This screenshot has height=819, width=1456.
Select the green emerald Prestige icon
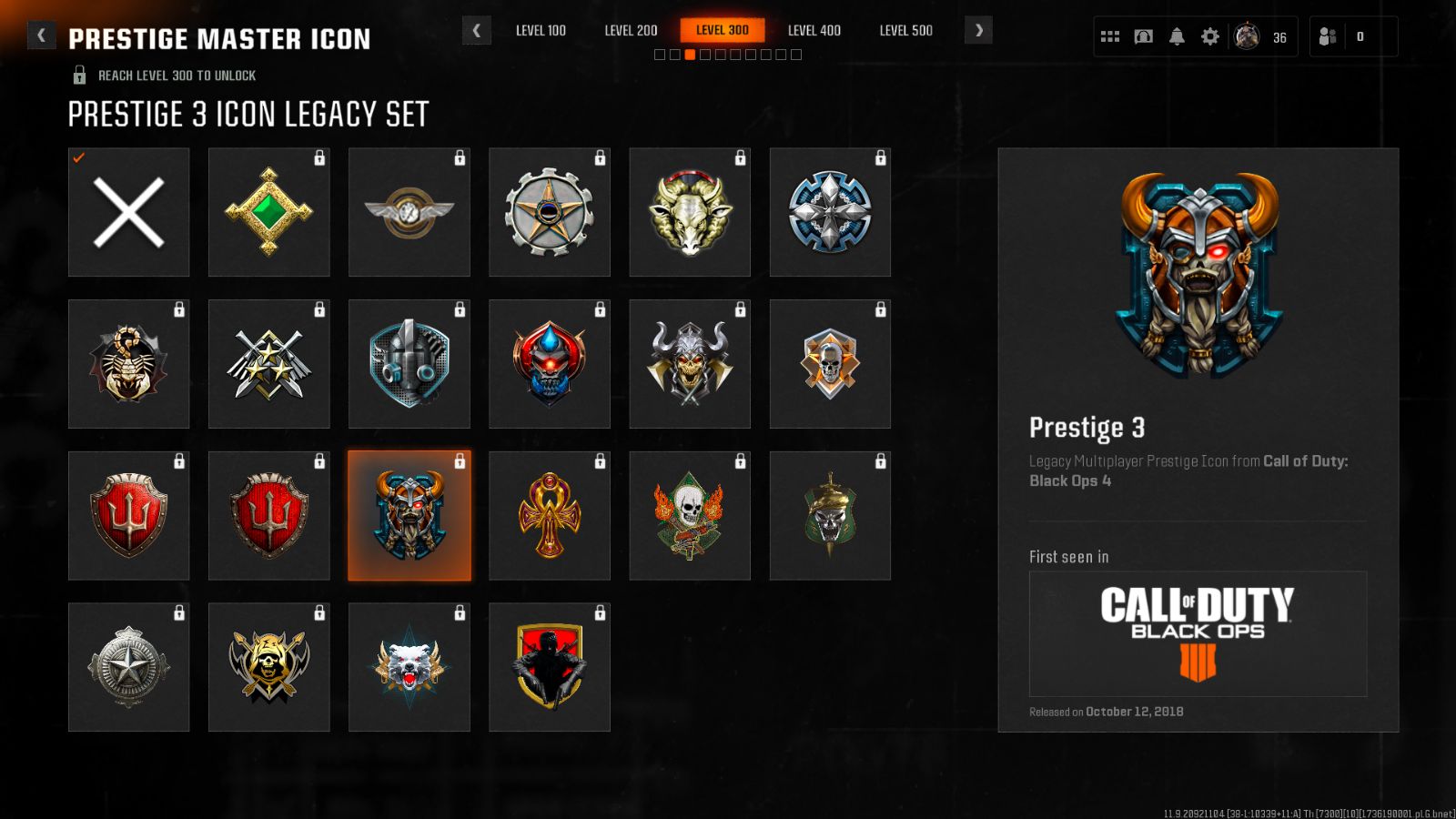point(268,211)
